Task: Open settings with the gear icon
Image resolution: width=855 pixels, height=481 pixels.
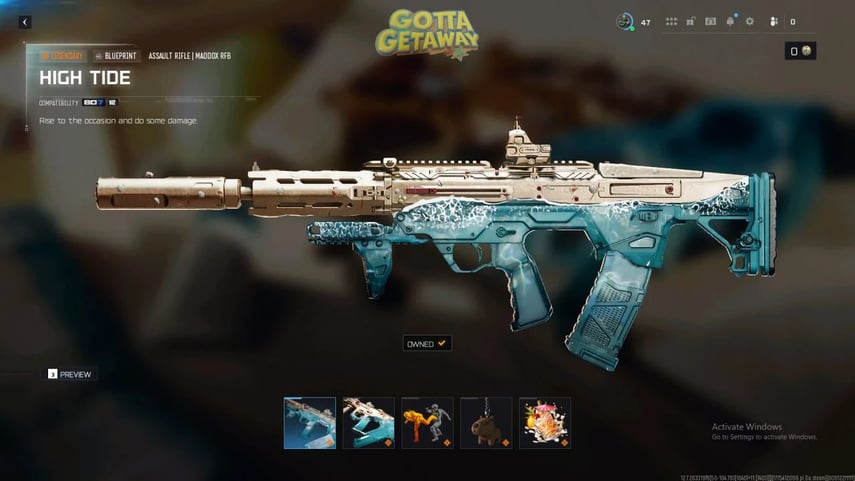Action: (750, 22)
